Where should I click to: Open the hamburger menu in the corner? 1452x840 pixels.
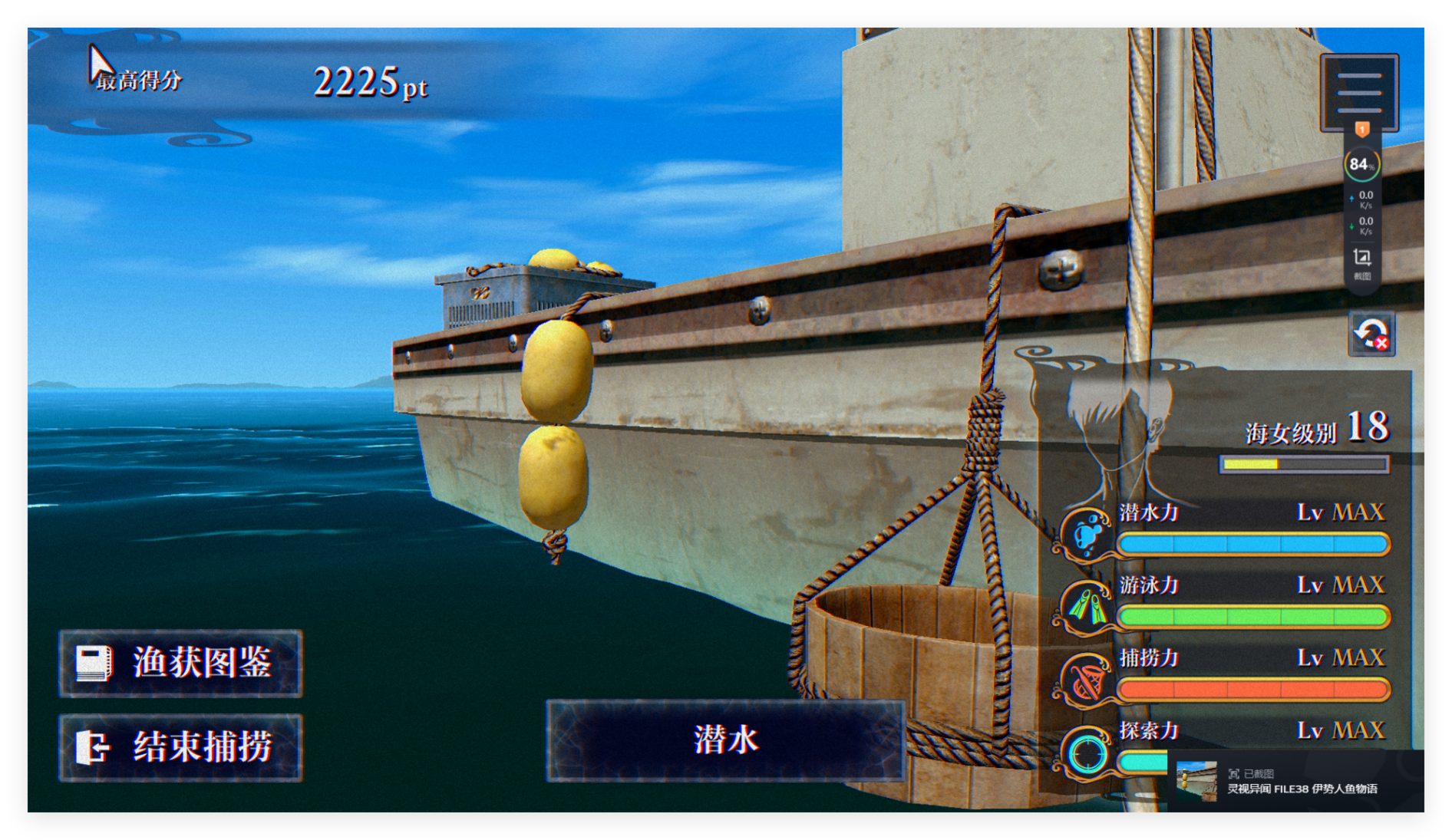coord(1358,93)
